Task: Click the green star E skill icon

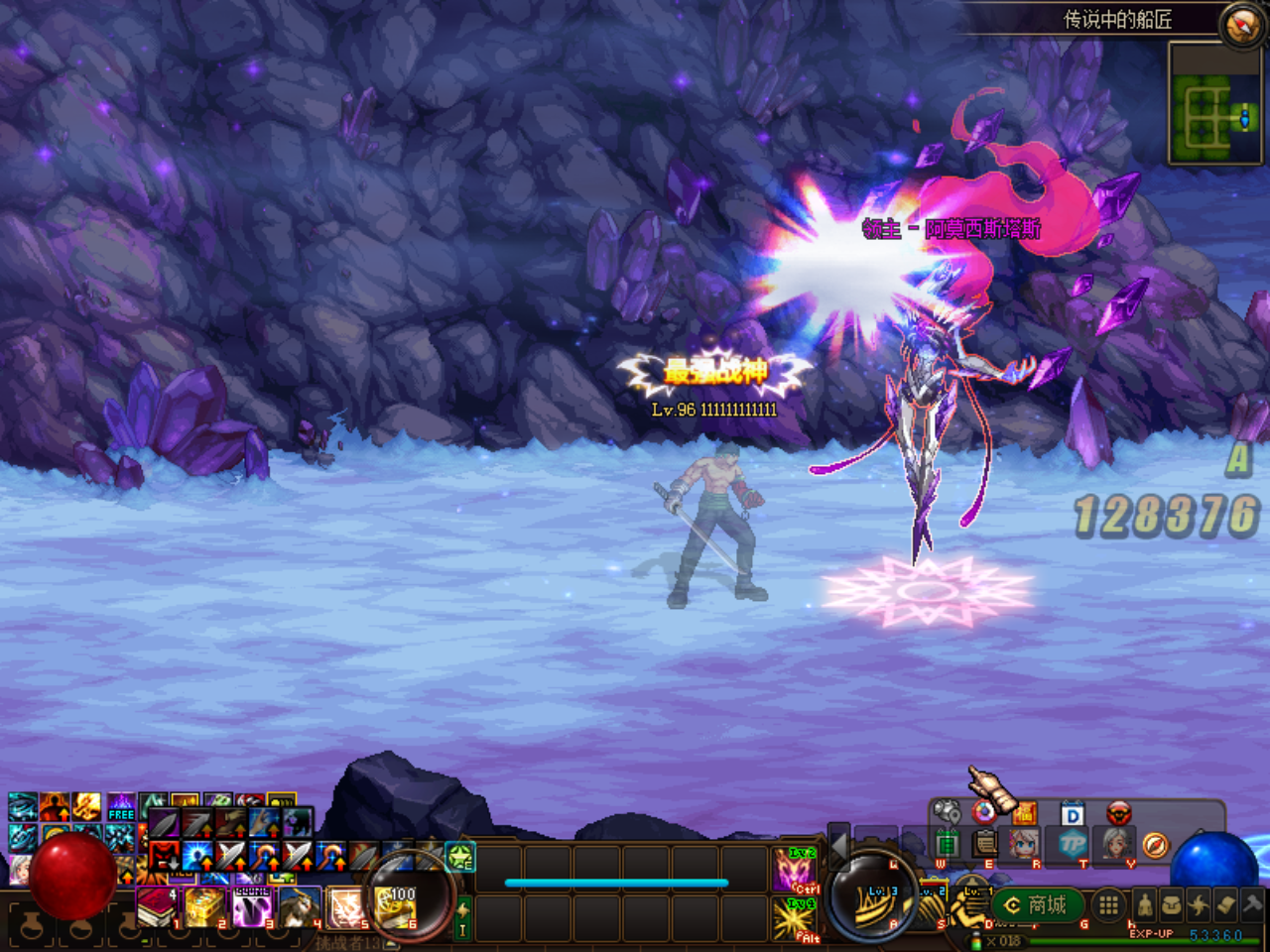Action: tap(459, 856)
